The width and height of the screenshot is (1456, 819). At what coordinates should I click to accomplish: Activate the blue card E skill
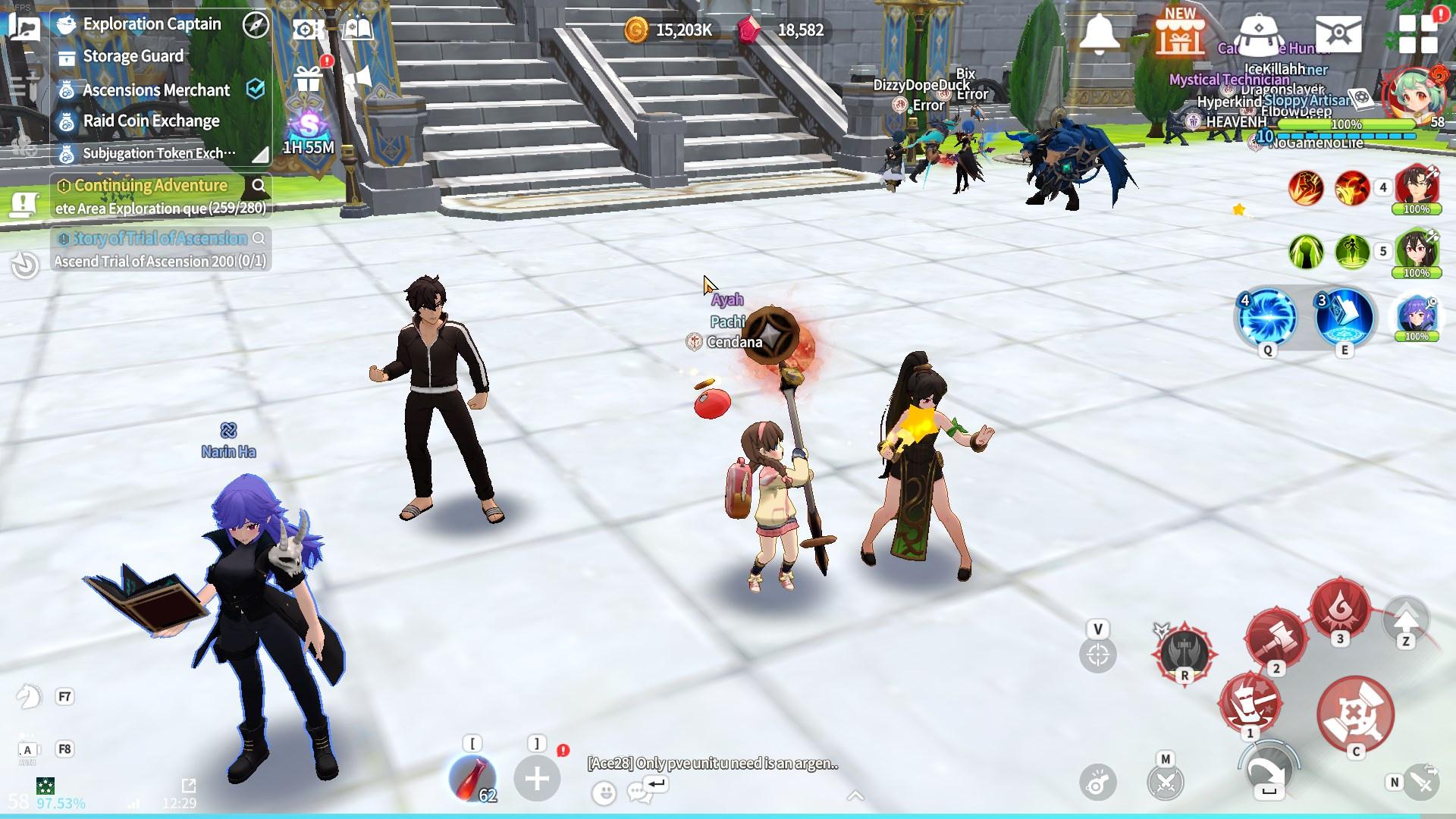pos(1345,317)
